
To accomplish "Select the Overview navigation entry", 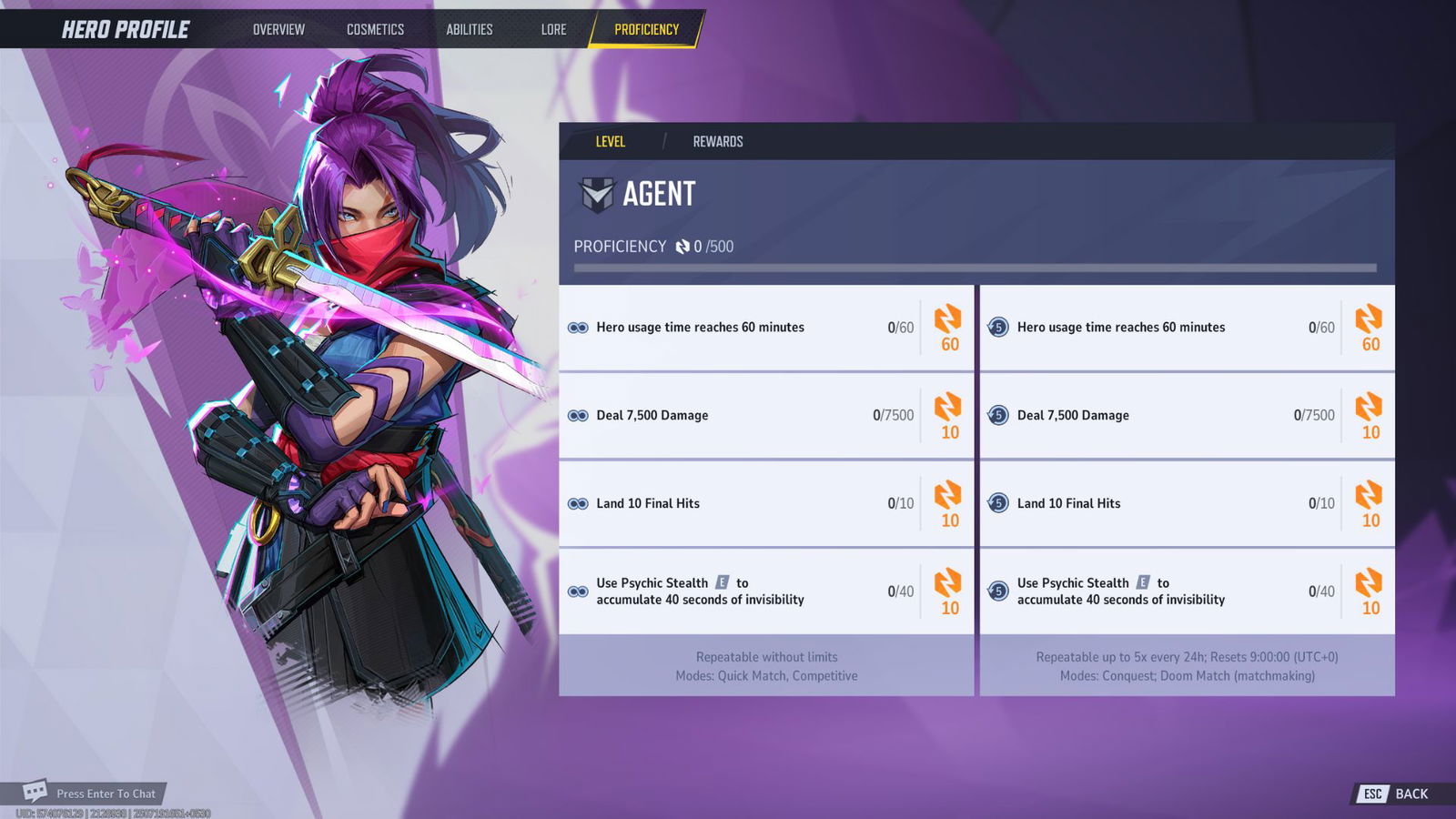I will pos(278,29).
